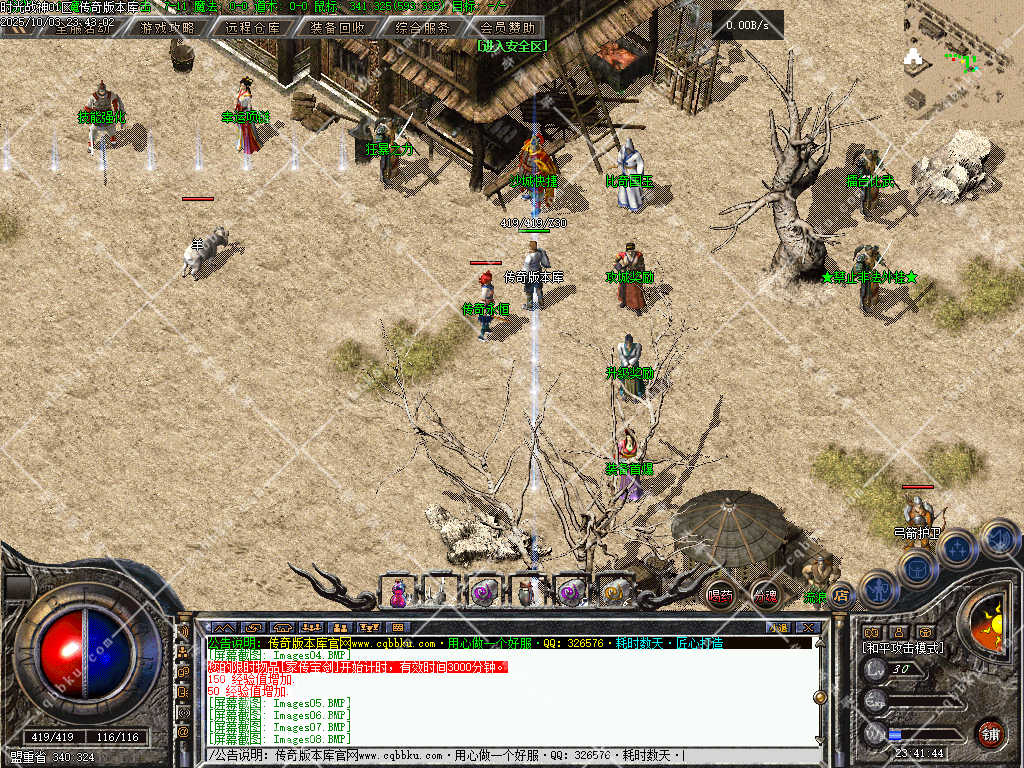Click the 分魂 round button
The image size is (1024, 768).
click(765, 595)
